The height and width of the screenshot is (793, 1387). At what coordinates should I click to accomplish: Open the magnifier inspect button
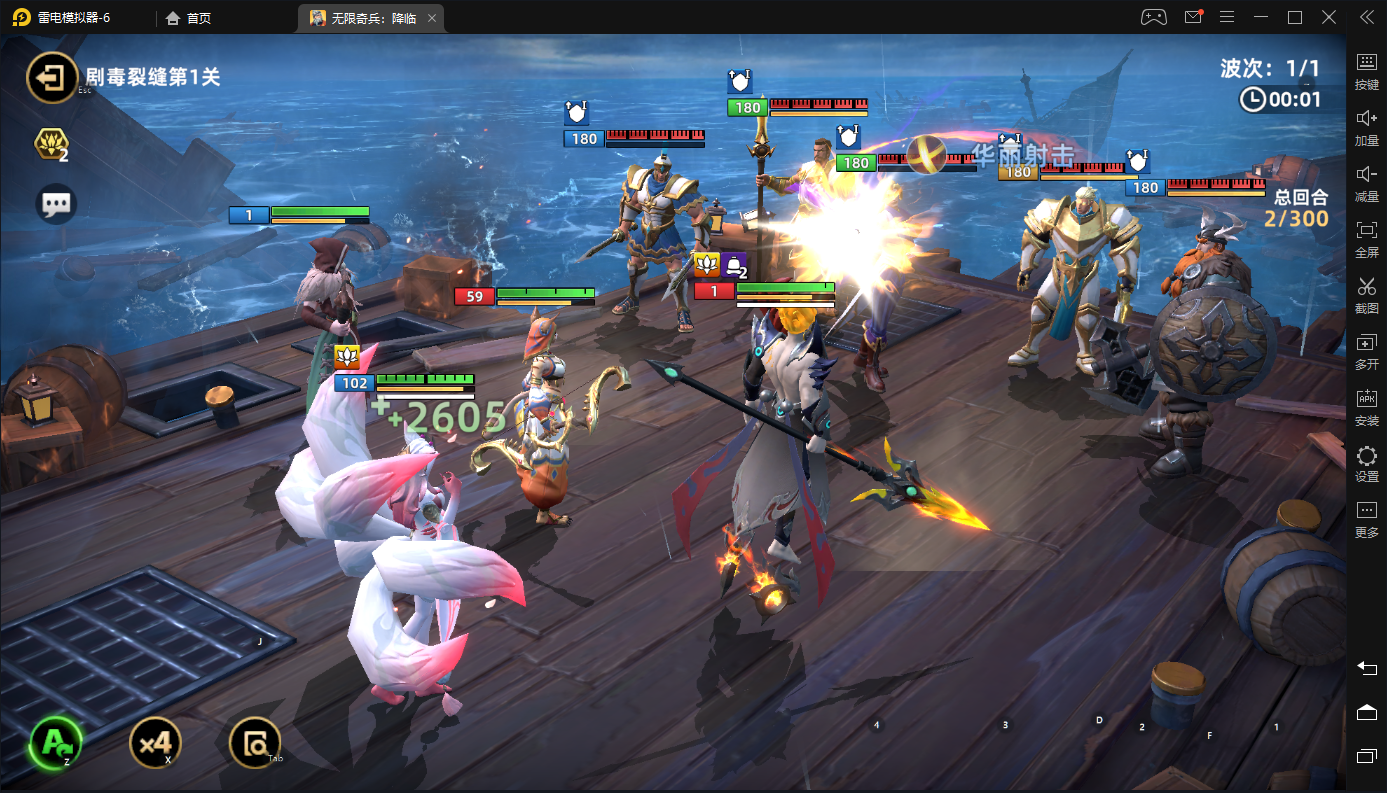pos(255,742)
